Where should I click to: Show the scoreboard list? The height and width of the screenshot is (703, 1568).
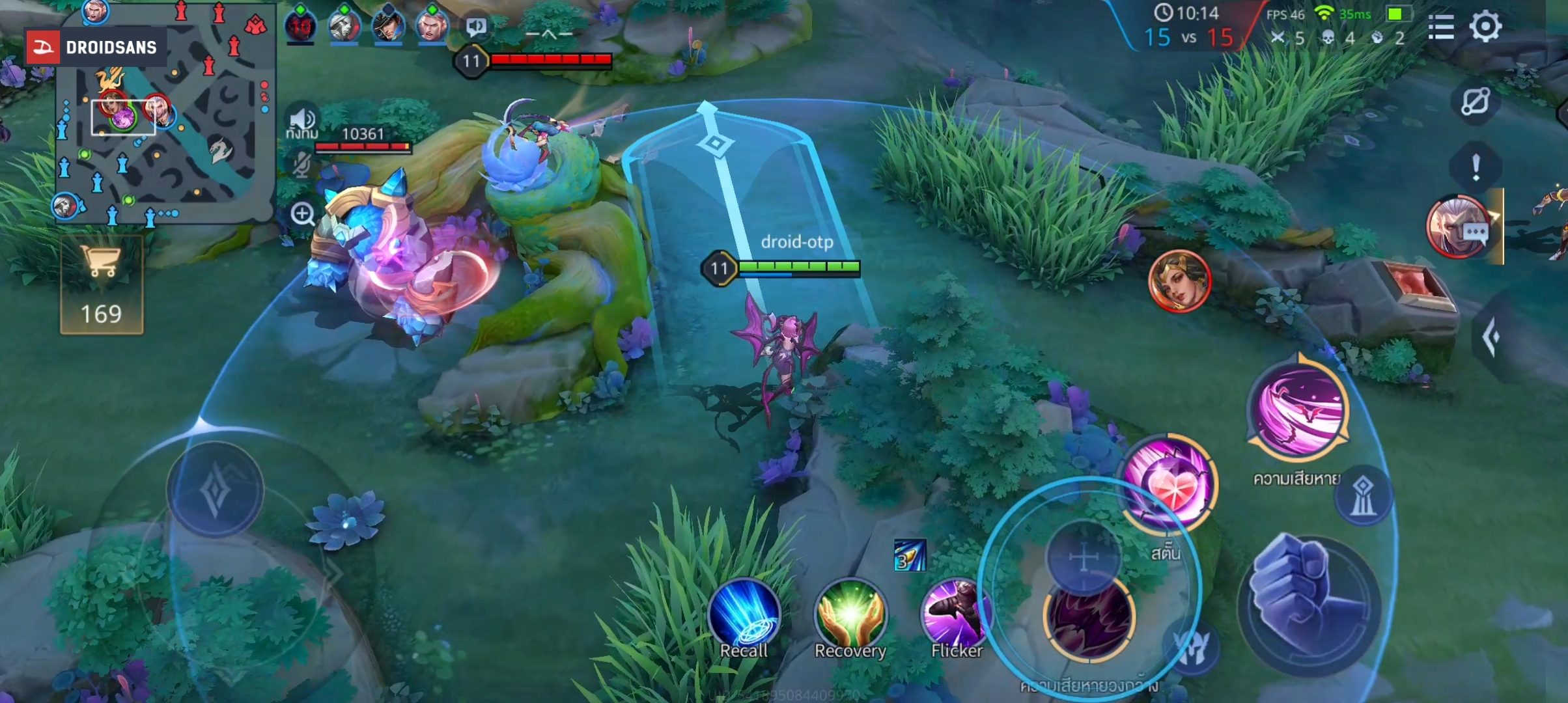click(x=1440, y=27)
